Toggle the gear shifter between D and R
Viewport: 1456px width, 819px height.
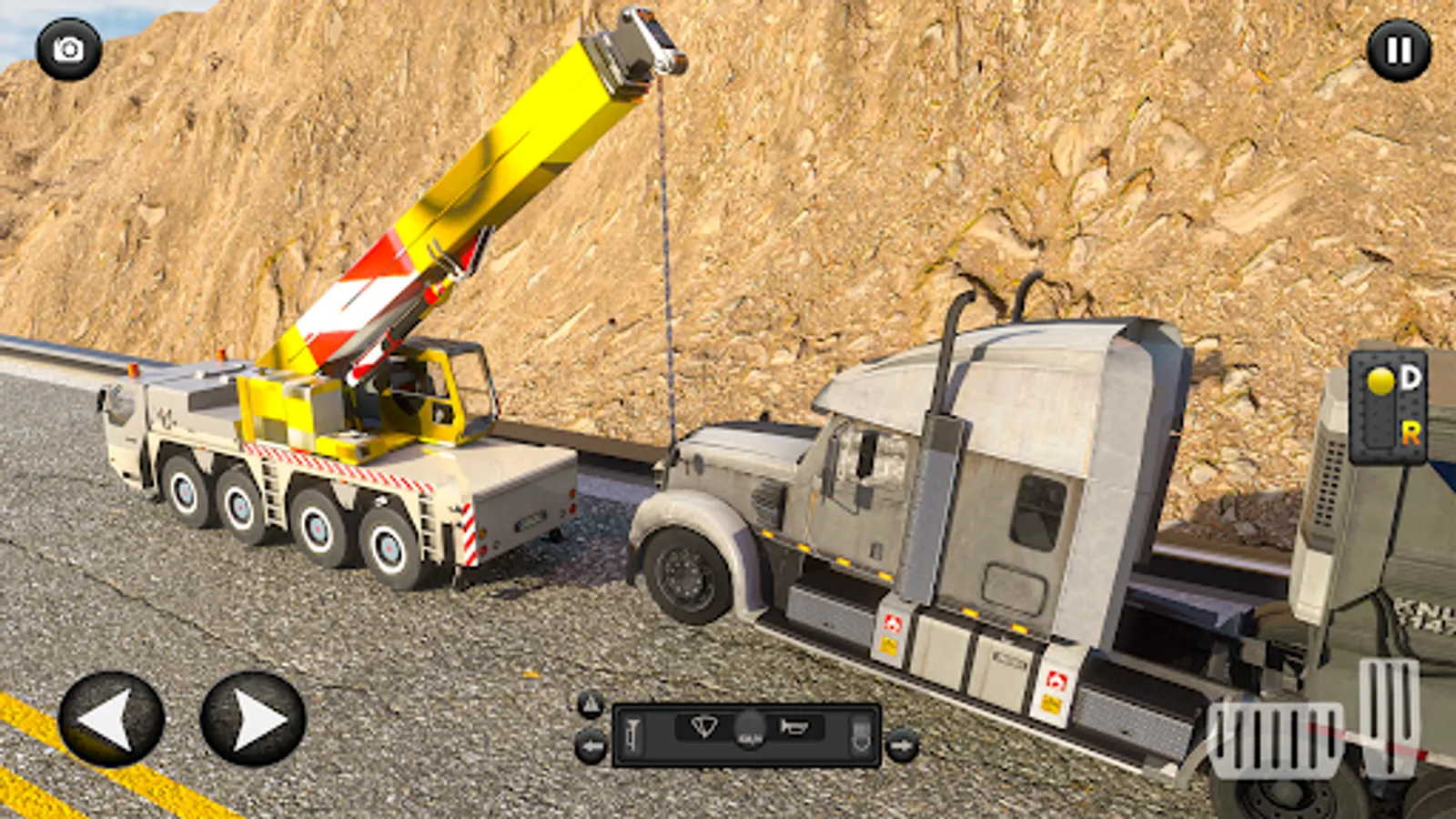1388,407
